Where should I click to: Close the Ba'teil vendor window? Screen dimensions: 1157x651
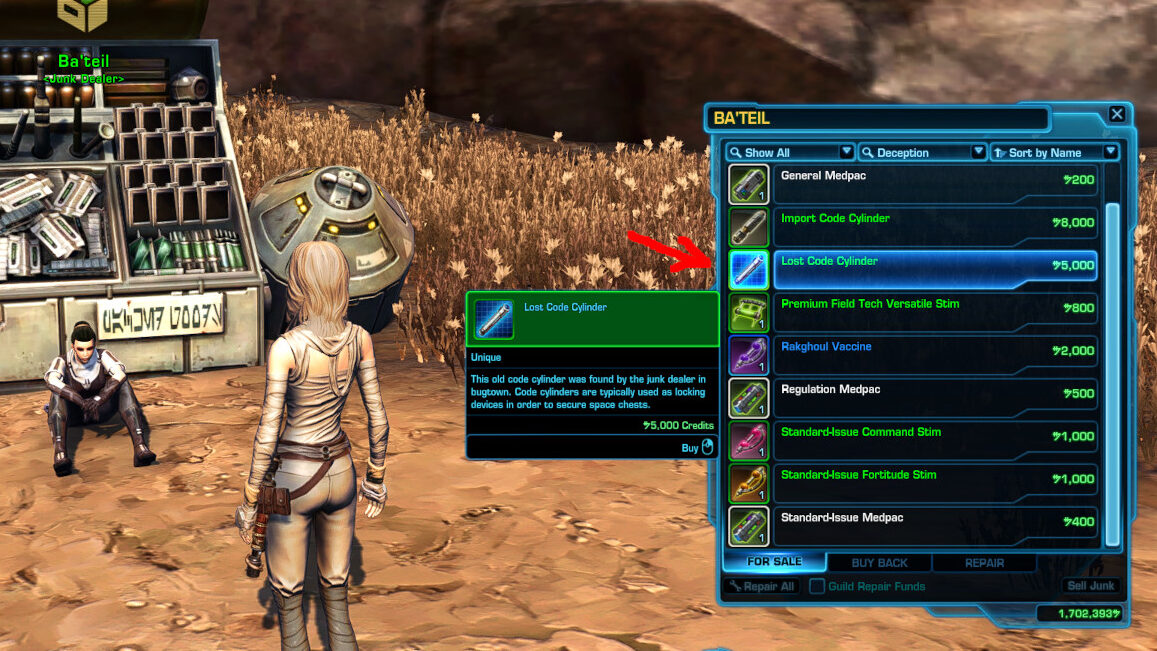tap(1117, 114)
